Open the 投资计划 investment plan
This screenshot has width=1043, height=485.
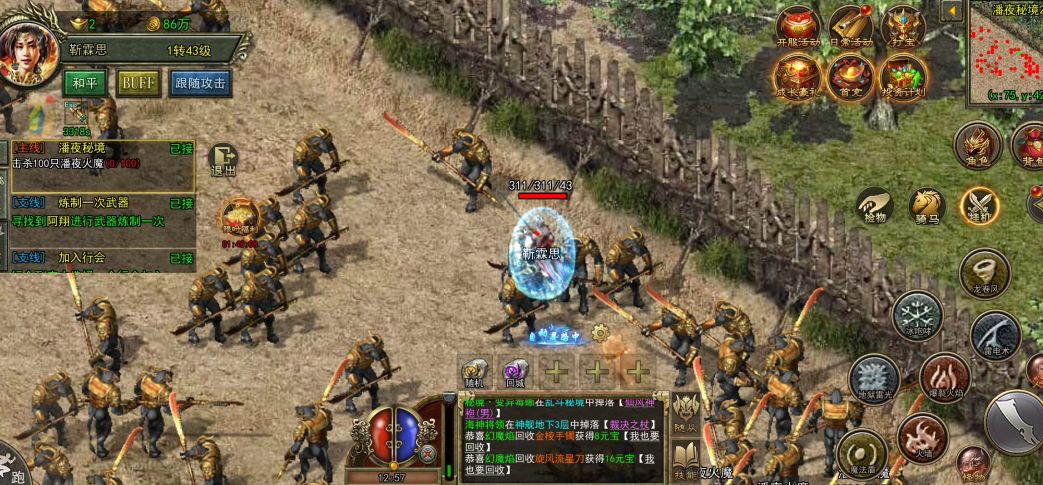tap(903, 77)
